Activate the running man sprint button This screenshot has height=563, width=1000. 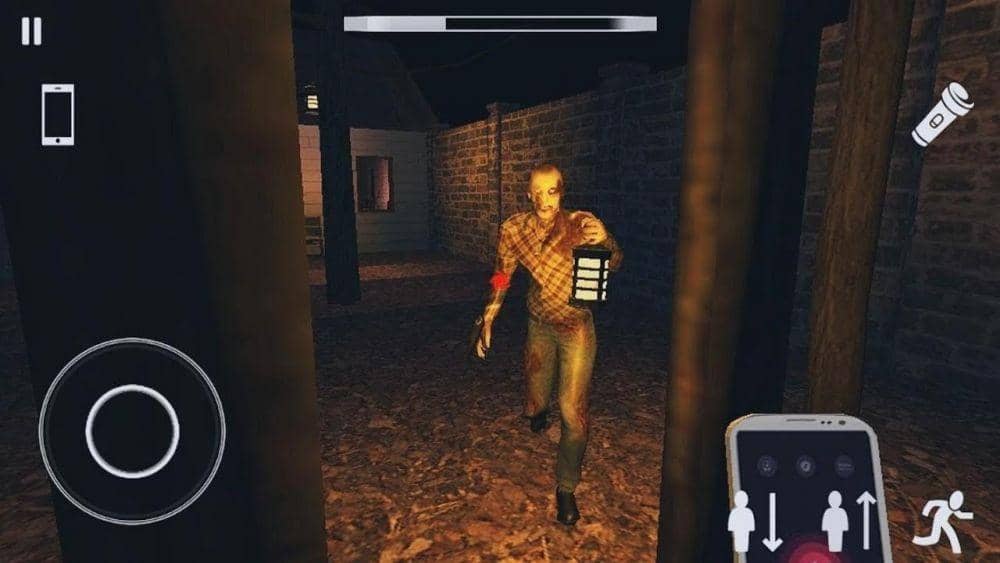click(942, 519)
